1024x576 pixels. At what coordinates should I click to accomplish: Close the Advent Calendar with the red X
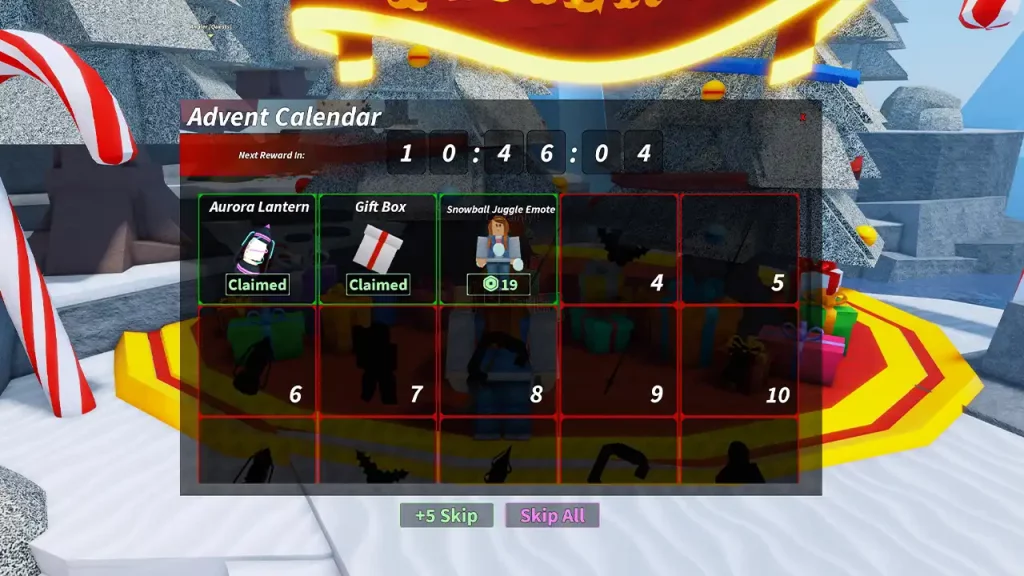pyautogui.click(x=802, y=117)
